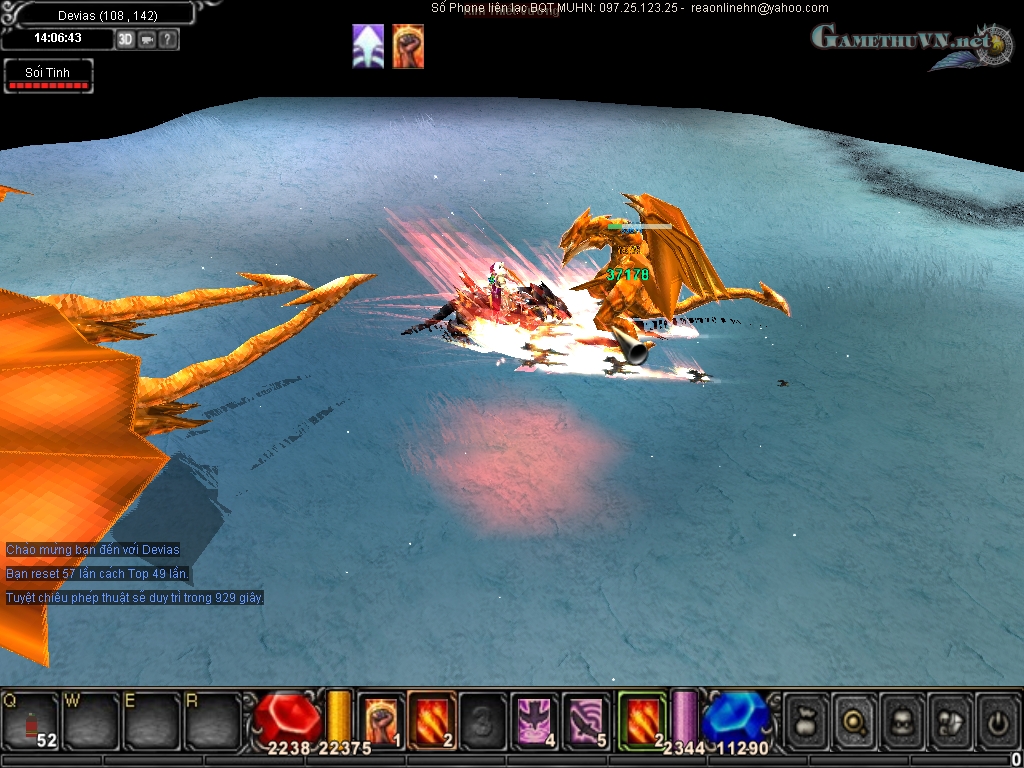The width and height of the screenshot is (1024, 768).
Task: Open the inventory bag
Action: pyautogui.click(x=806, y=719)
